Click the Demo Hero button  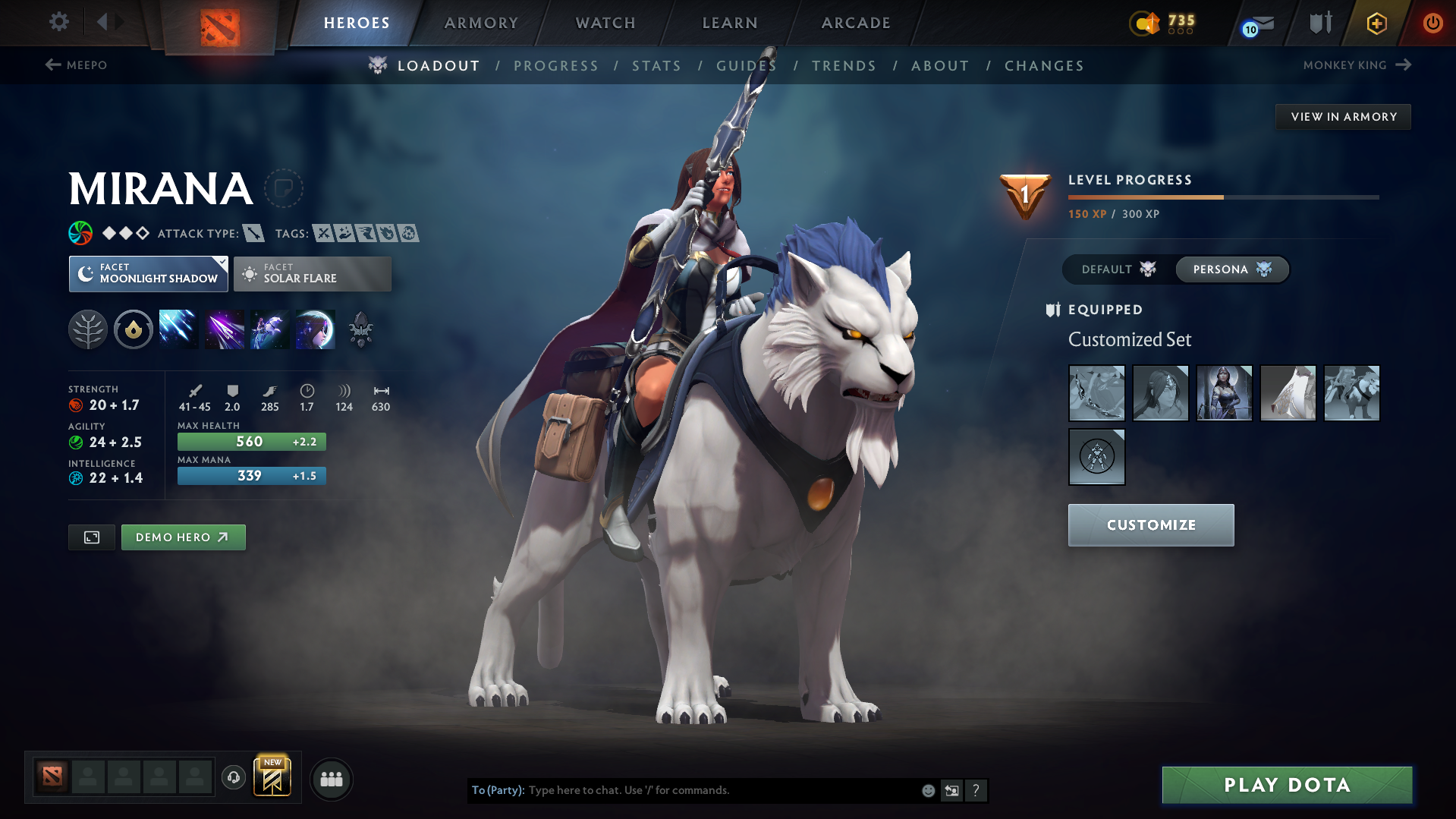[183, 537]
